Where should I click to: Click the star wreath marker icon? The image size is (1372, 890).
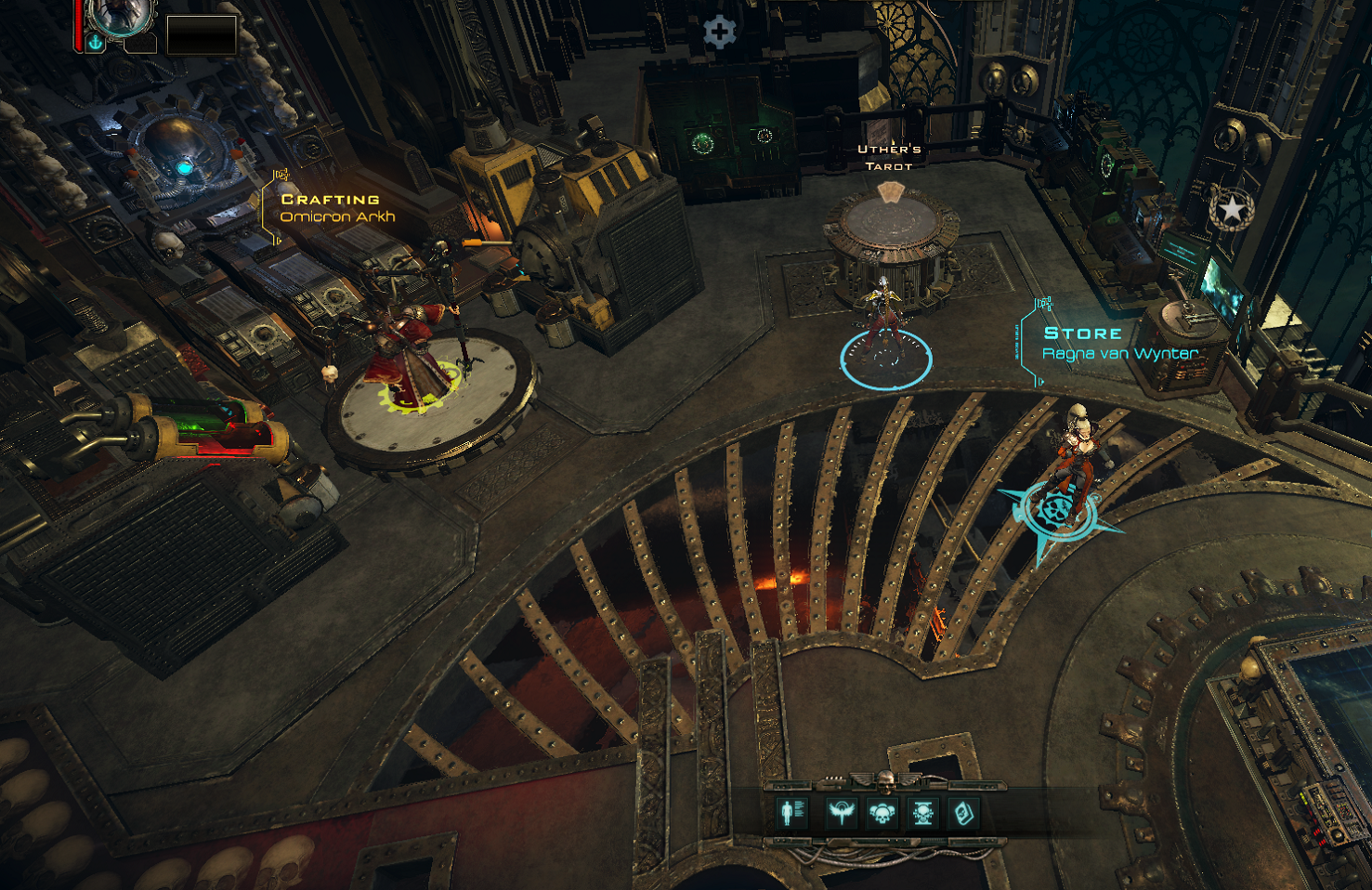click(x=1231, y=209)
